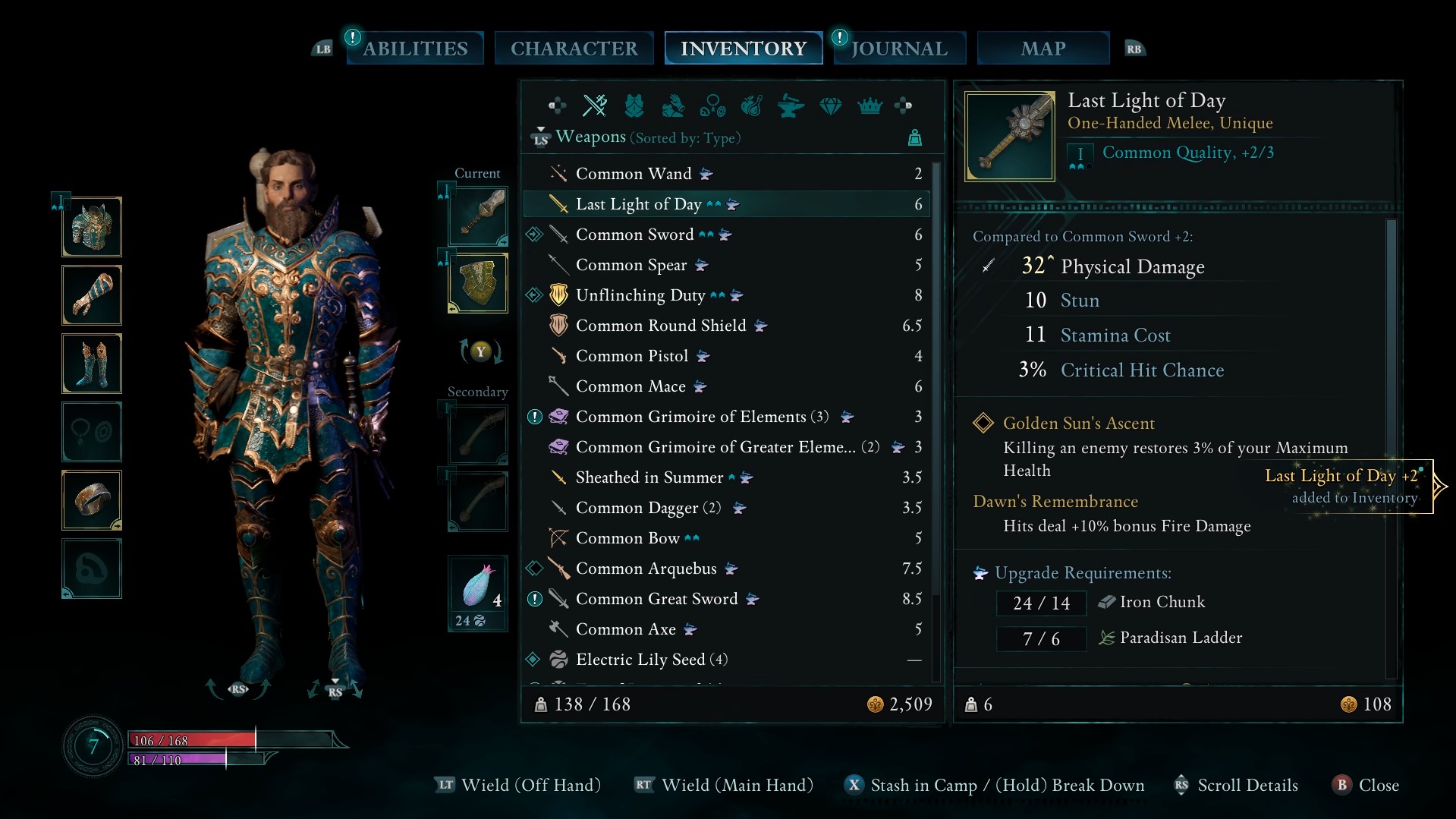This screenshot has height=819, width=1456.
Task: Sort inventory by weight using the scale icon
Action: (915, 137)
